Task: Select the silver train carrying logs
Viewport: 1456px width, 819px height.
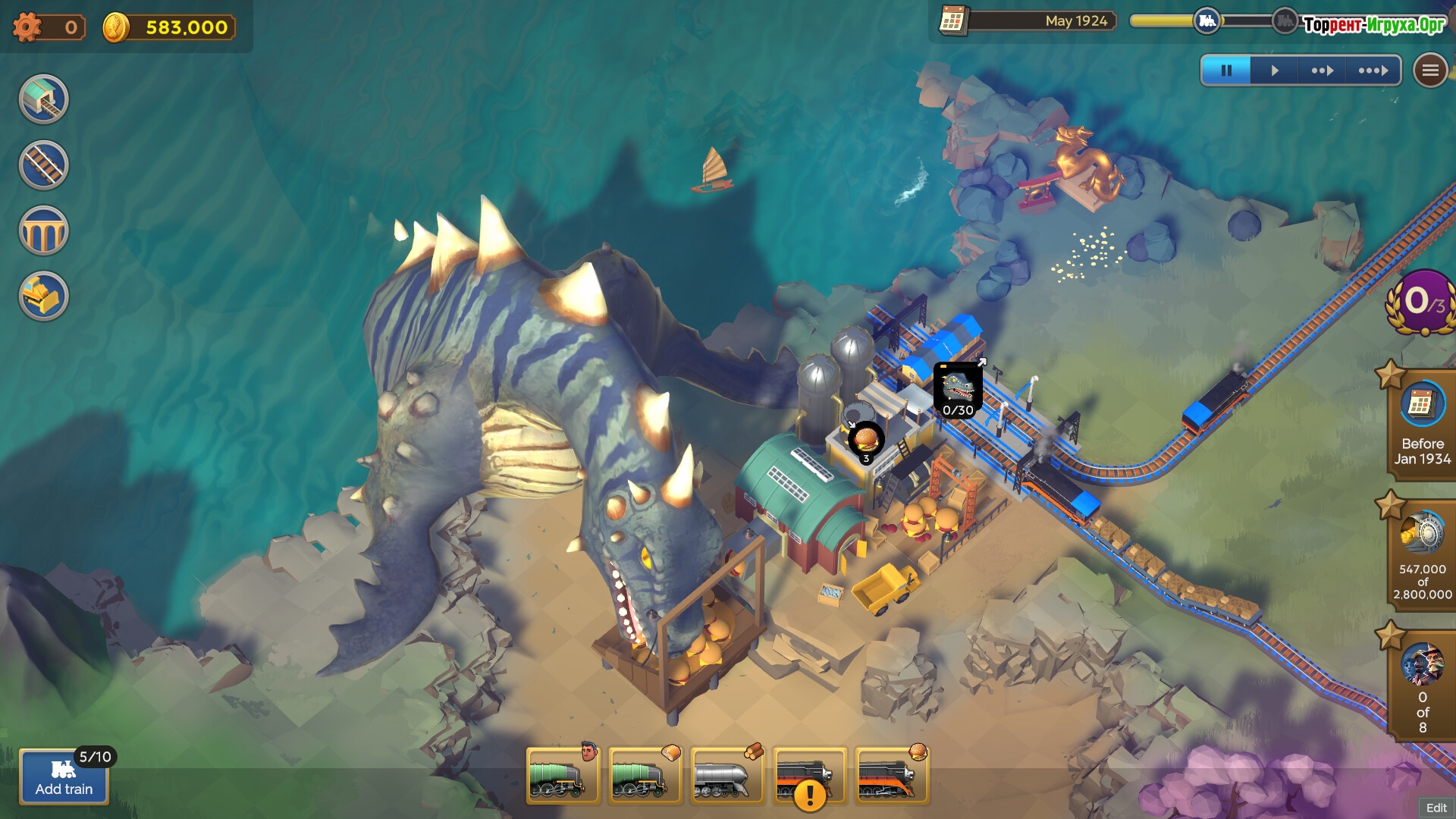Action: point(726,776)
